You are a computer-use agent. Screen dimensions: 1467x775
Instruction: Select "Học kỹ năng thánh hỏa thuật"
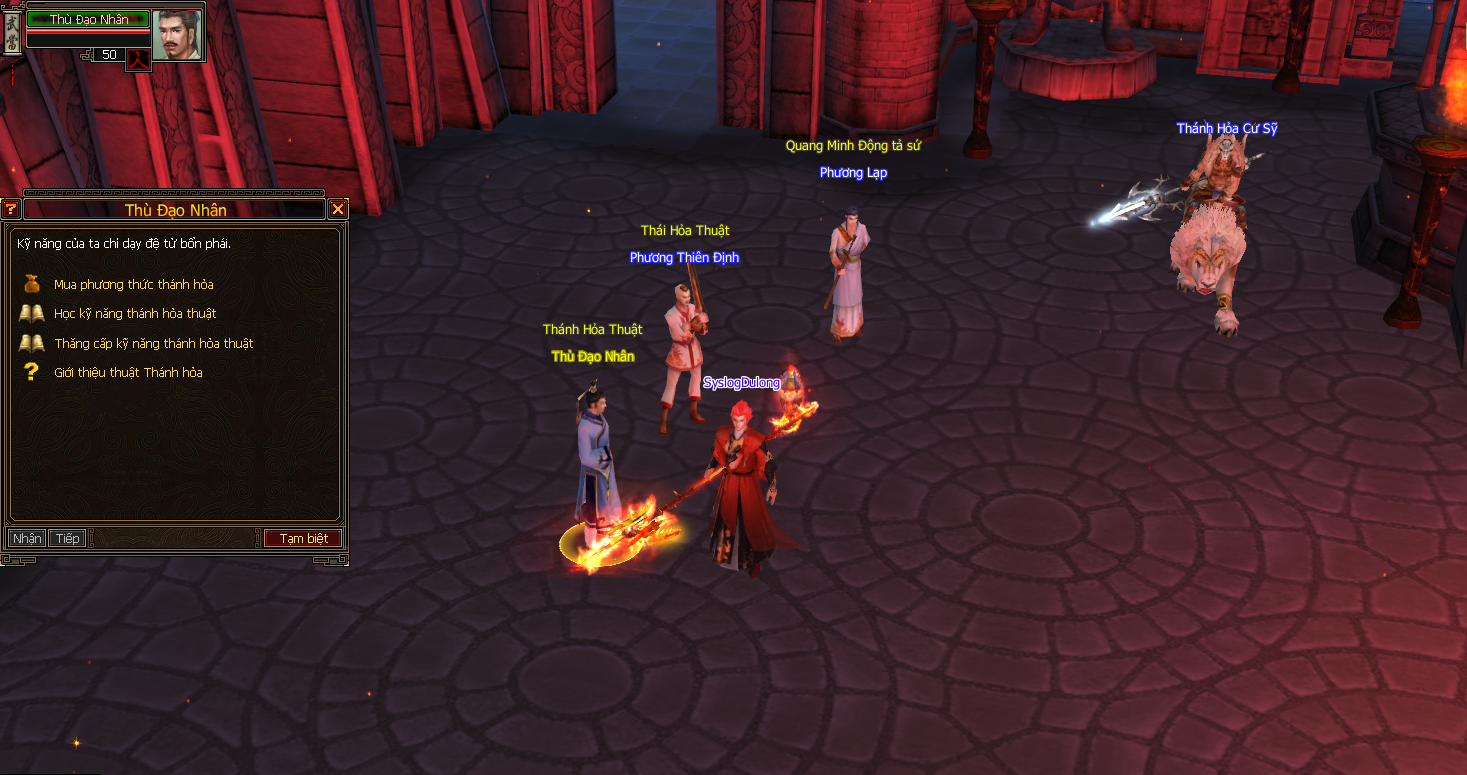tap(135, 314)
